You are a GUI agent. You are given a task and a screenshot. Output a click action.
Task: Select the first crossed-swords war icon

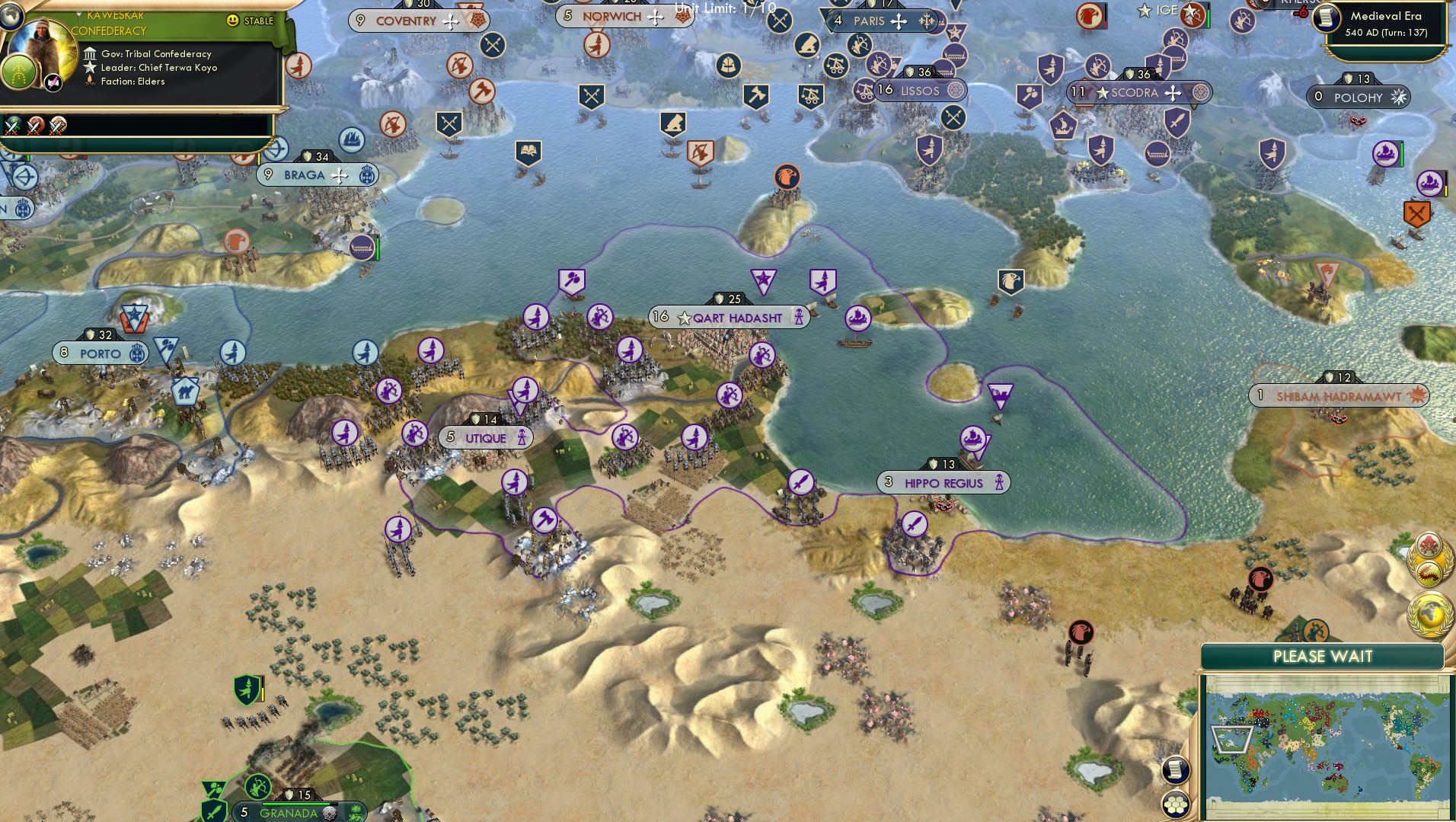point(13,125)
